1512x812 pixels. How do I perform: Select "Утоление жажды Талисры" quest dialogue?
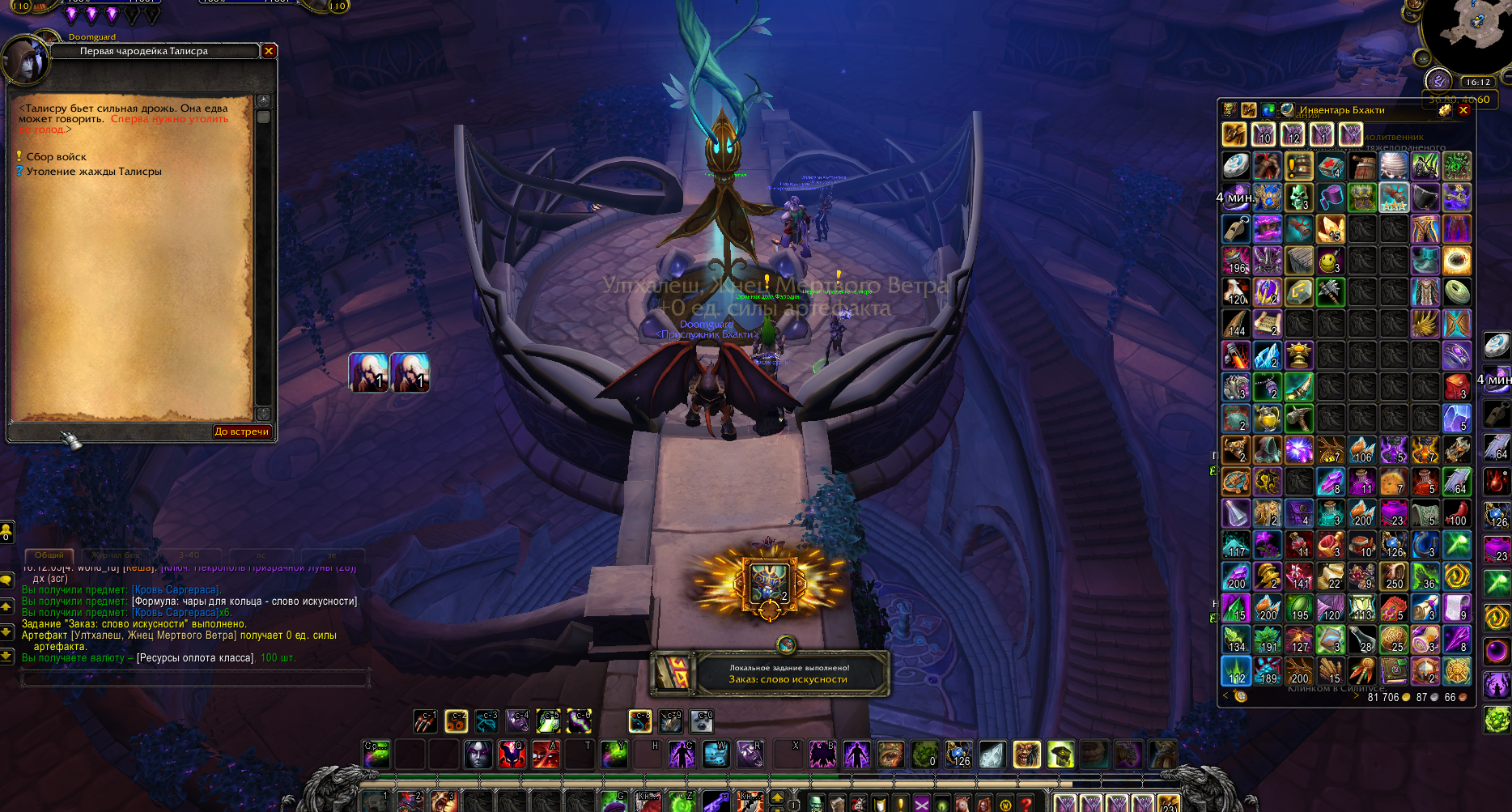tap(93, 172)
